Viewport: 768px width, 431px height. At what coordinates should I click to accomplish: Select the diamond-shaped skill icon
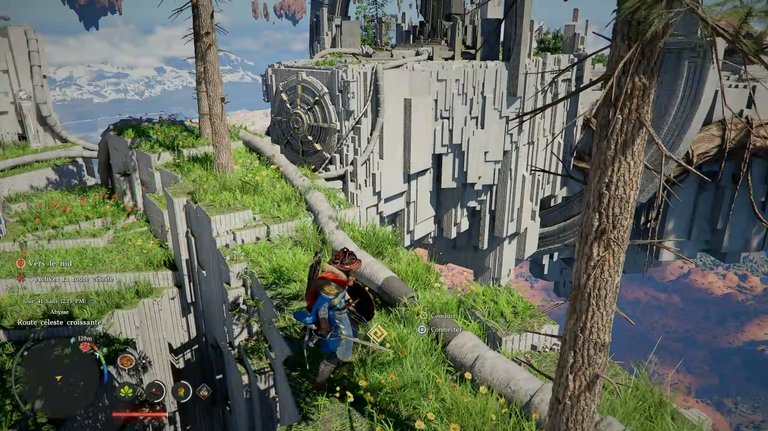[204, 391]
